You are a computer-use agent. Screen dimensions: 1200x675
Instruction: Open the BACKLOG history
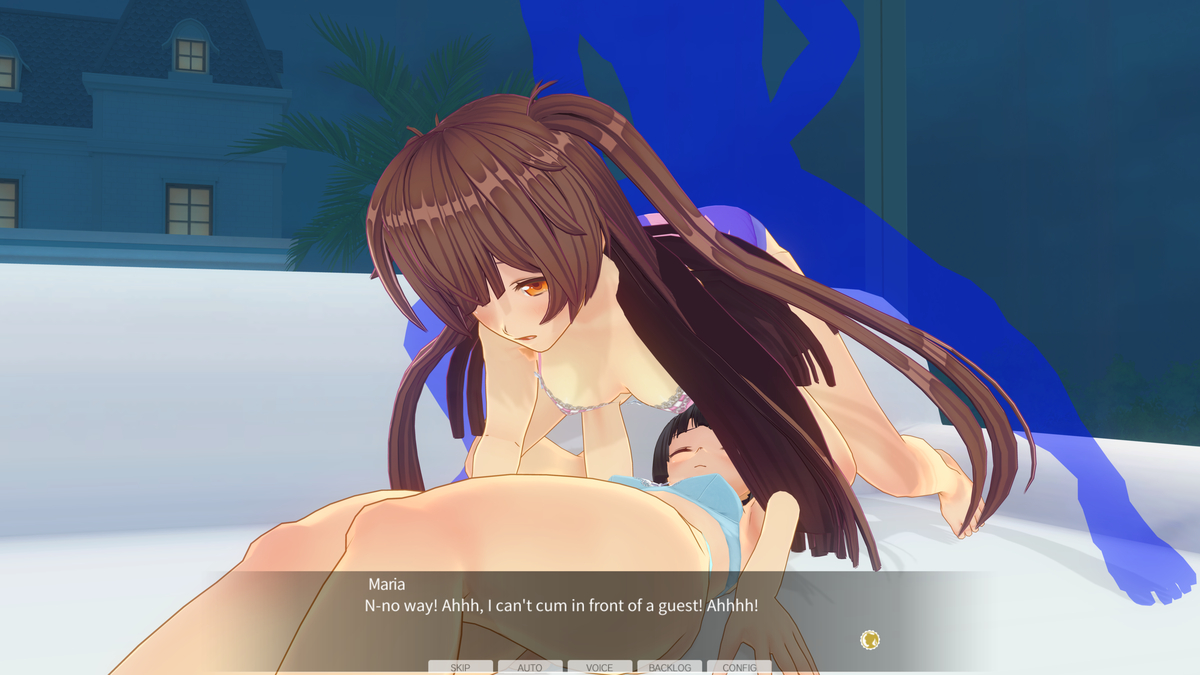pyautogui.click(x=669, y=667)
